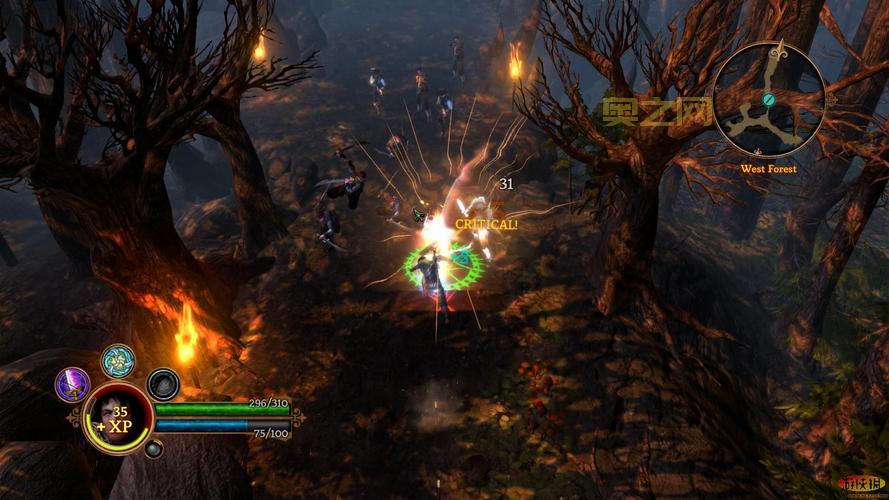Viewport: 889px width, 500px height.
Task: Open the West Forest minimap
Action: [x=770, y=99]
